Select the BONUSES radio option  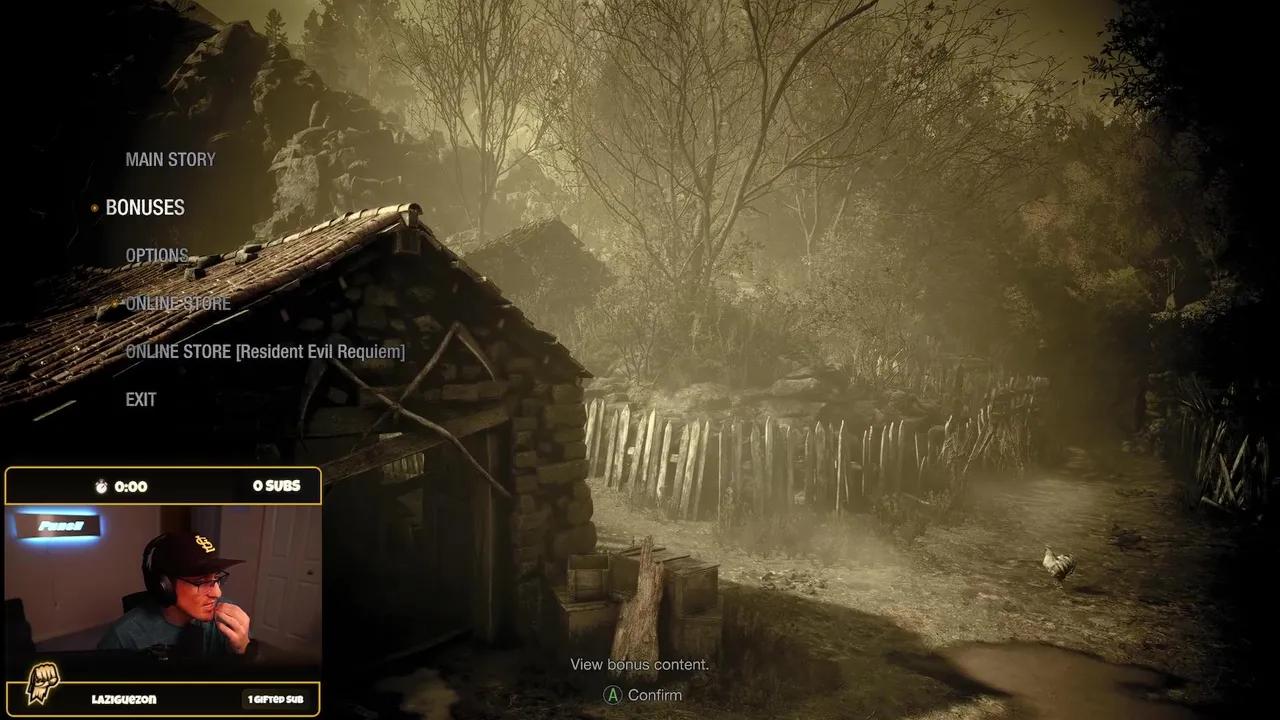tap(145, 208)
